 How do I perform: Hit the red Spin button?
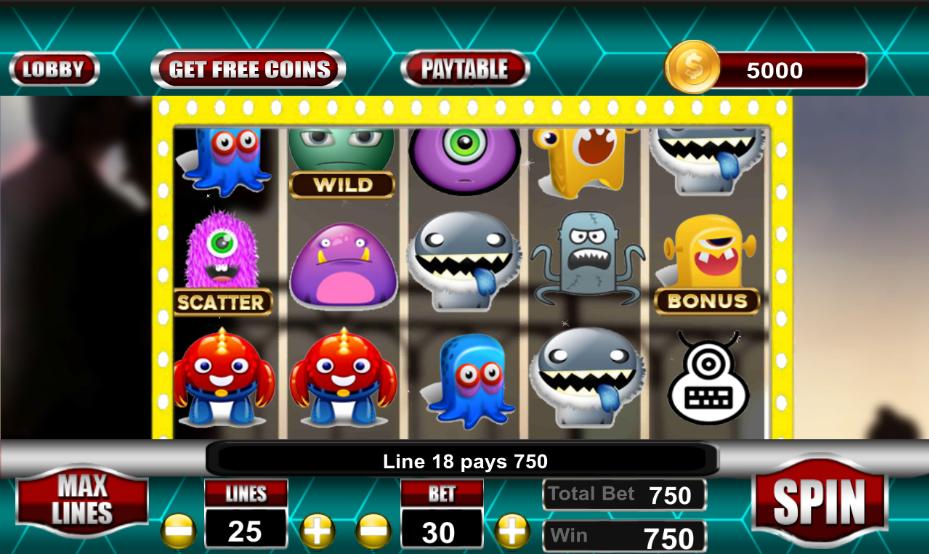pyautogui.click(x=819, y=502)
